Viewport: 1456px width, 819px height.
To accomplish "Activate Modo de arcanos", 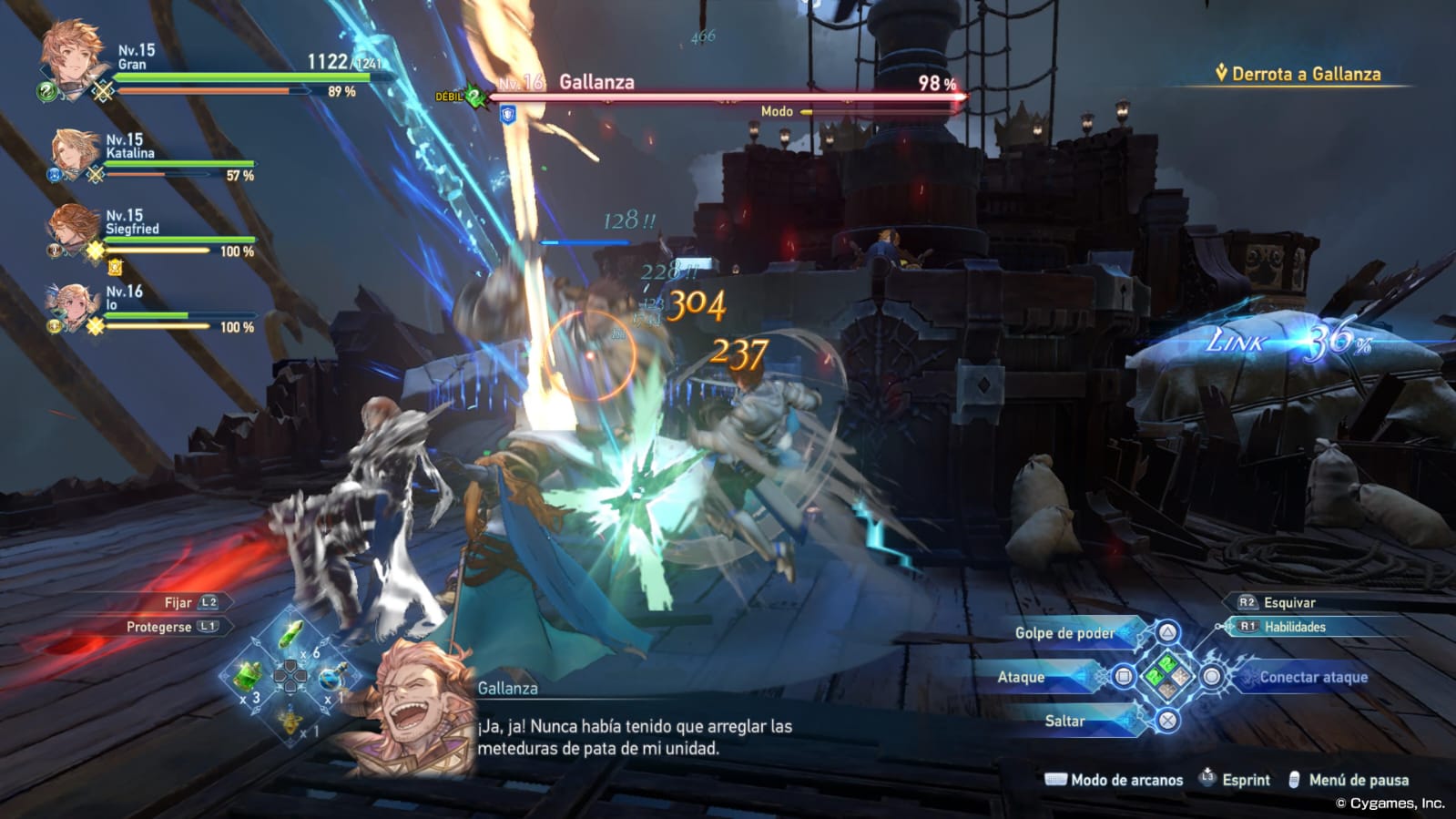I will (x=1125, y=780).
